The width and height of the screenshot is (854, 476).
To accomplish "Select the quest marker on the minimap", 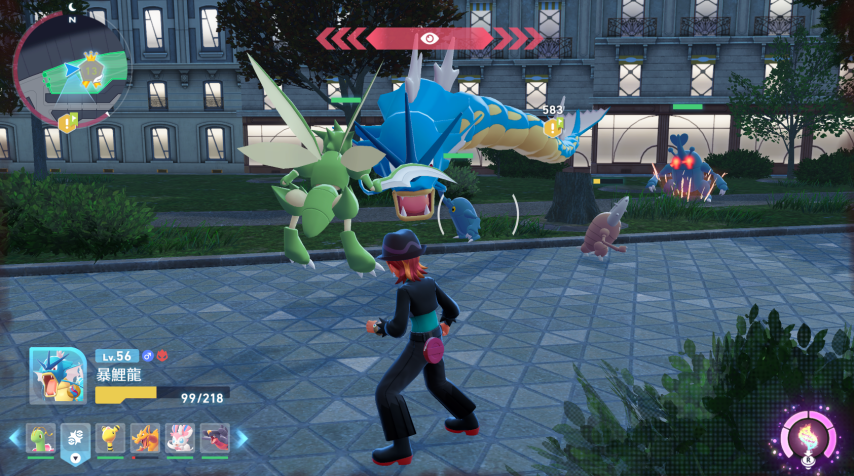I will pyautogui.click(x=67, y=123).
